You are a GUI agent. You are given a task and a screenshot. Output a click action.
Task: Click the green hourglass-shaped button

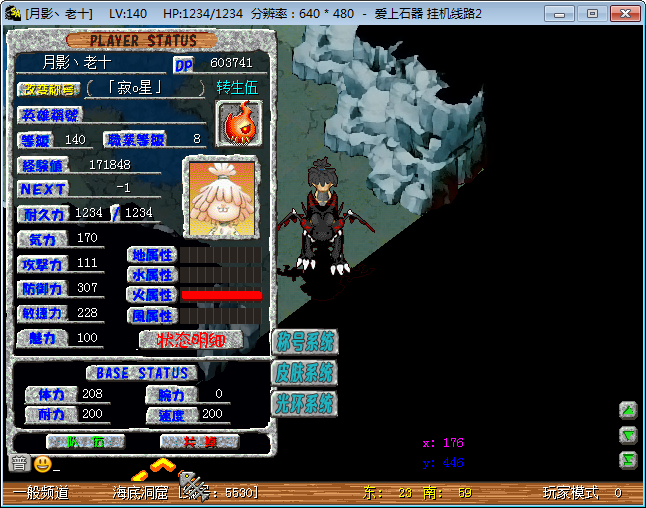628,459
